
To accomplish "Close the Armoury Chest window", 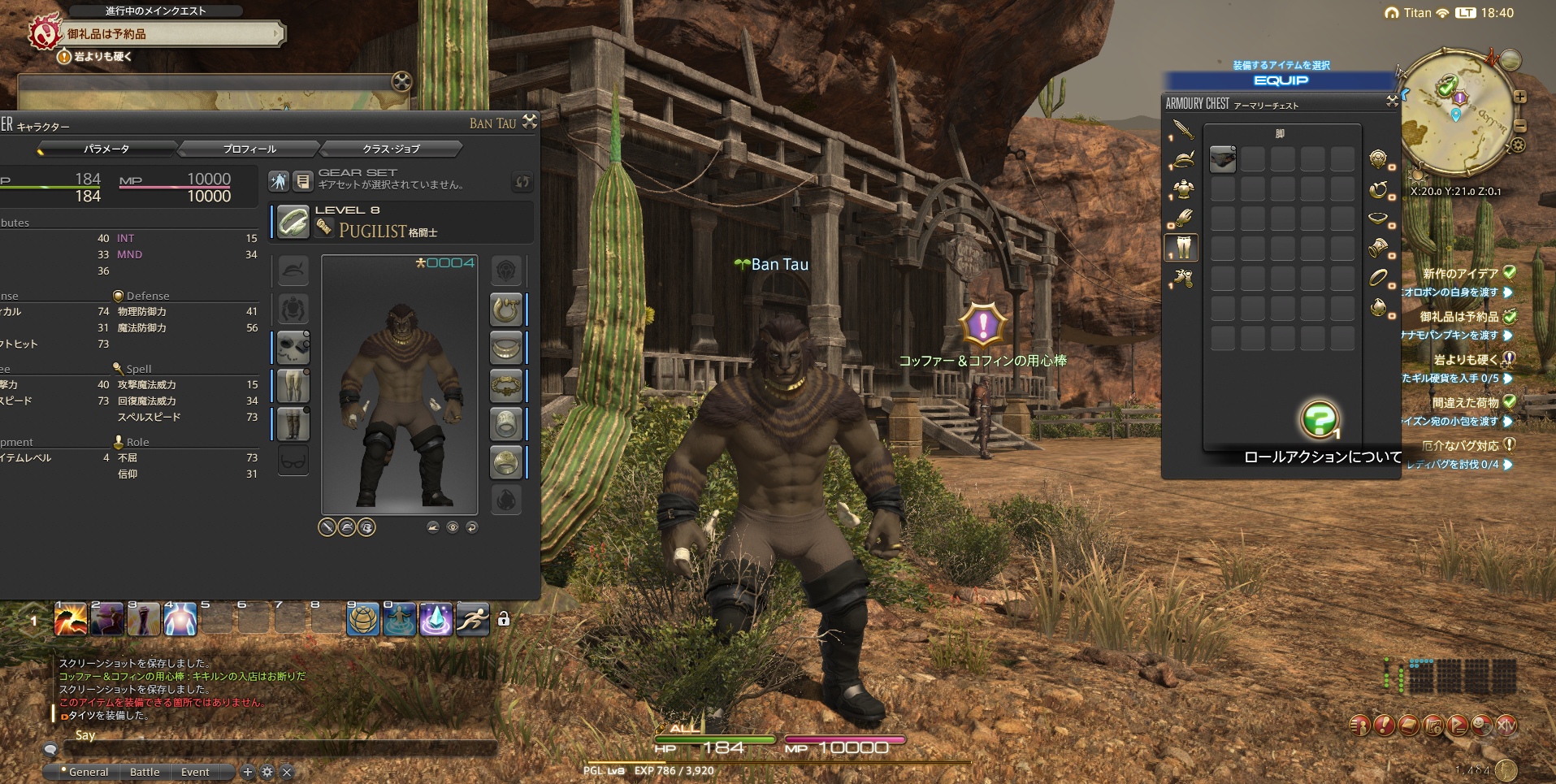I will [x=1392, y=102].
